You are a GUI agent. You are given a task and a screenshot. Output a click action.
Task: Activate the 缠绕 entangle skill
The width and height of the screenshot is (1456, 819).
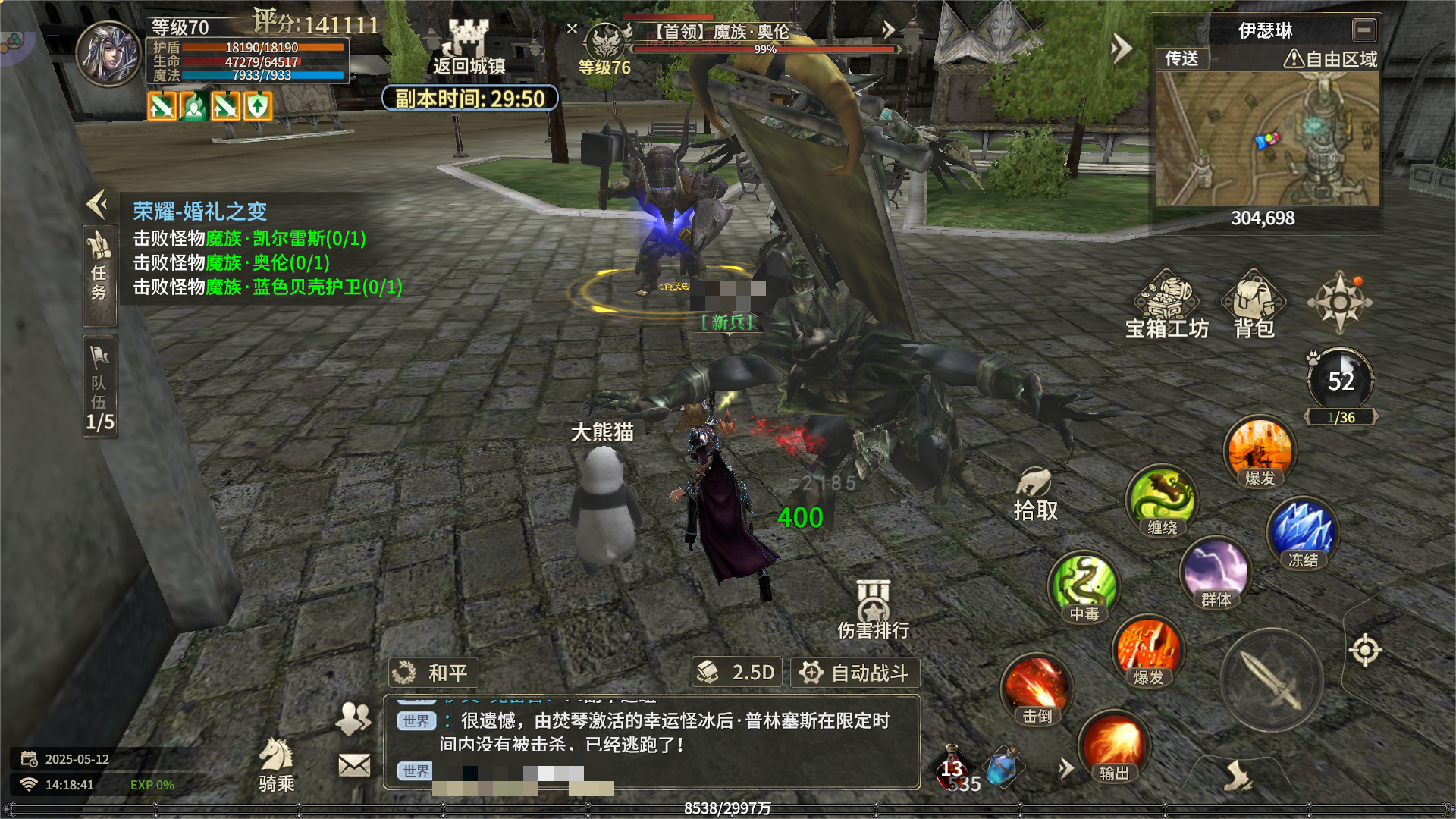1162,500
